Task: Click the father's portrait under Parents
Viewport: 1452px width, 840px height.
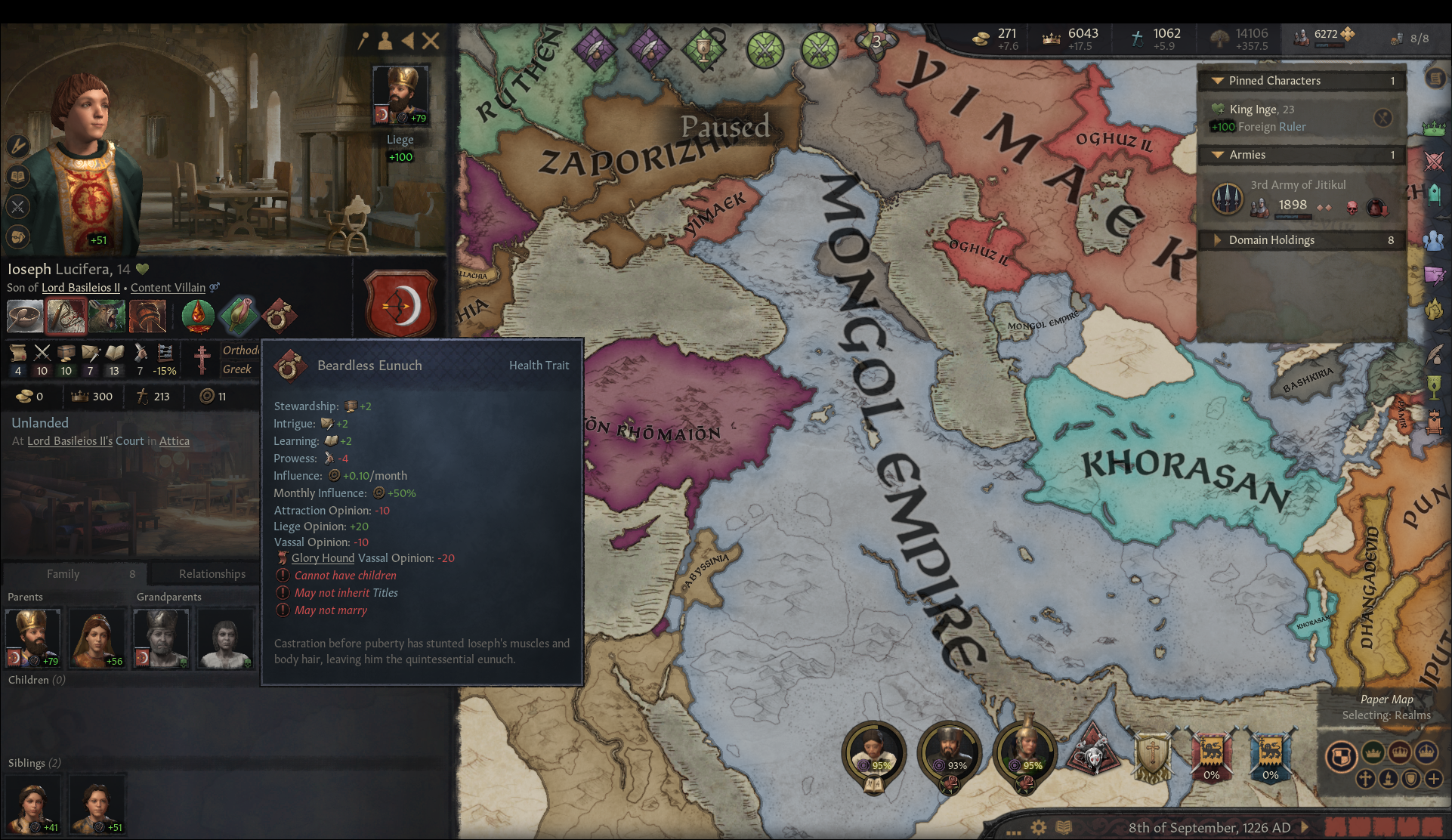Action: click(32, 638)
